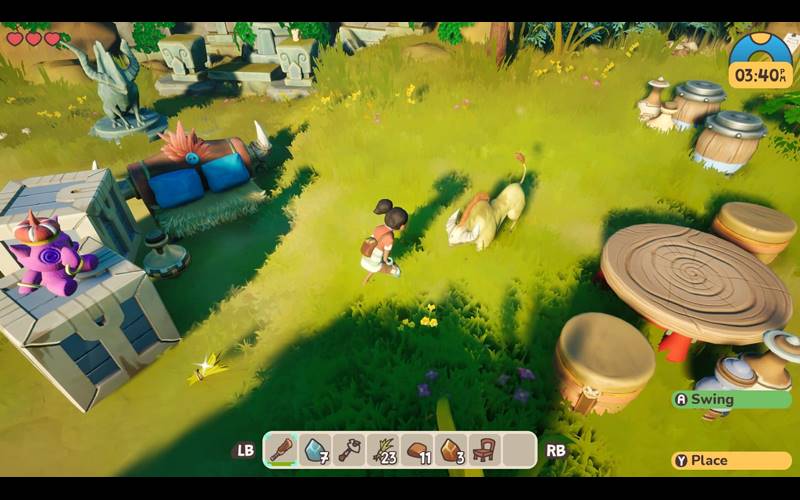The height and width of the screenshot is (500, 800).
Task: Pick the amber ore stack of 3
Action: pos(451,450)
